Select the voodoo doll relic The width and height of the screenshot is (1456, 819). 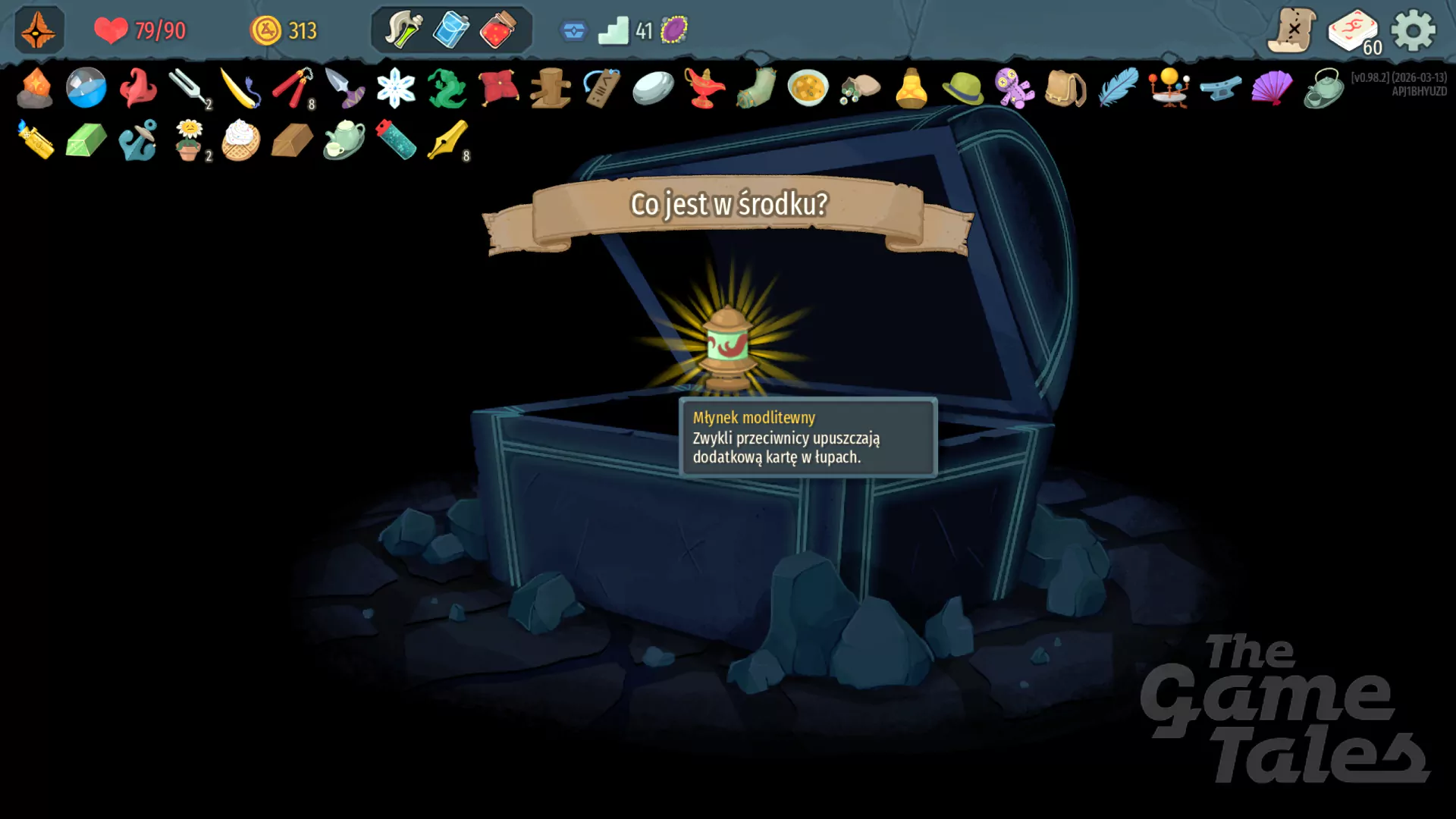pyautogui.click(x=1013, y=89)
